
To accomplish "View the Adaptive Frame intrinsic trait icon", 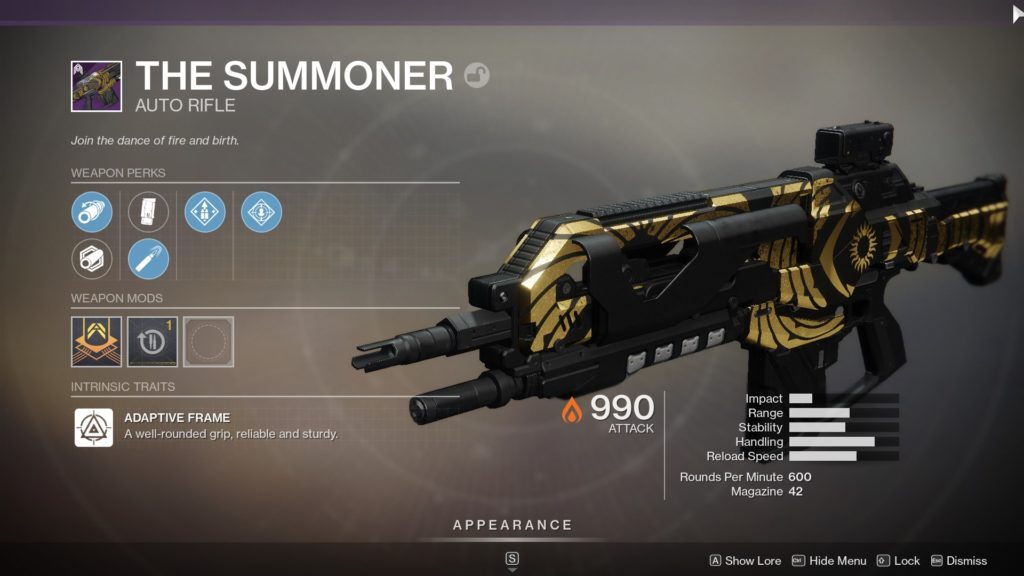I will click(x=93, y=427).
